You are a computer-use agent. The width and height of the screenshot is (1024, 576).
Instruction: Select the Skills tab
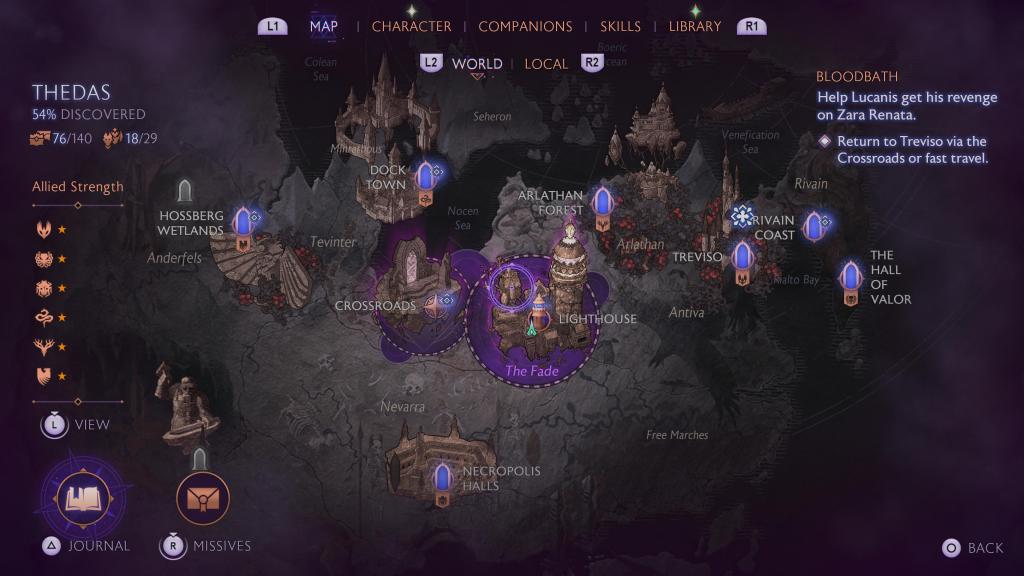pos(621,26)
